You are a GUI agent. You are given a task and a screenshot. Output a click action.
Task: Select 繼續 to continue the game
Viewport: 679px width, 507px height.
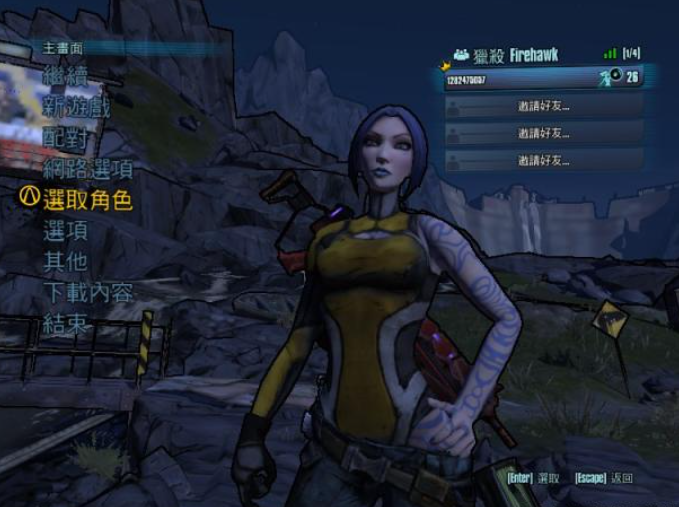pyautogui.click(x=65, y=76)
